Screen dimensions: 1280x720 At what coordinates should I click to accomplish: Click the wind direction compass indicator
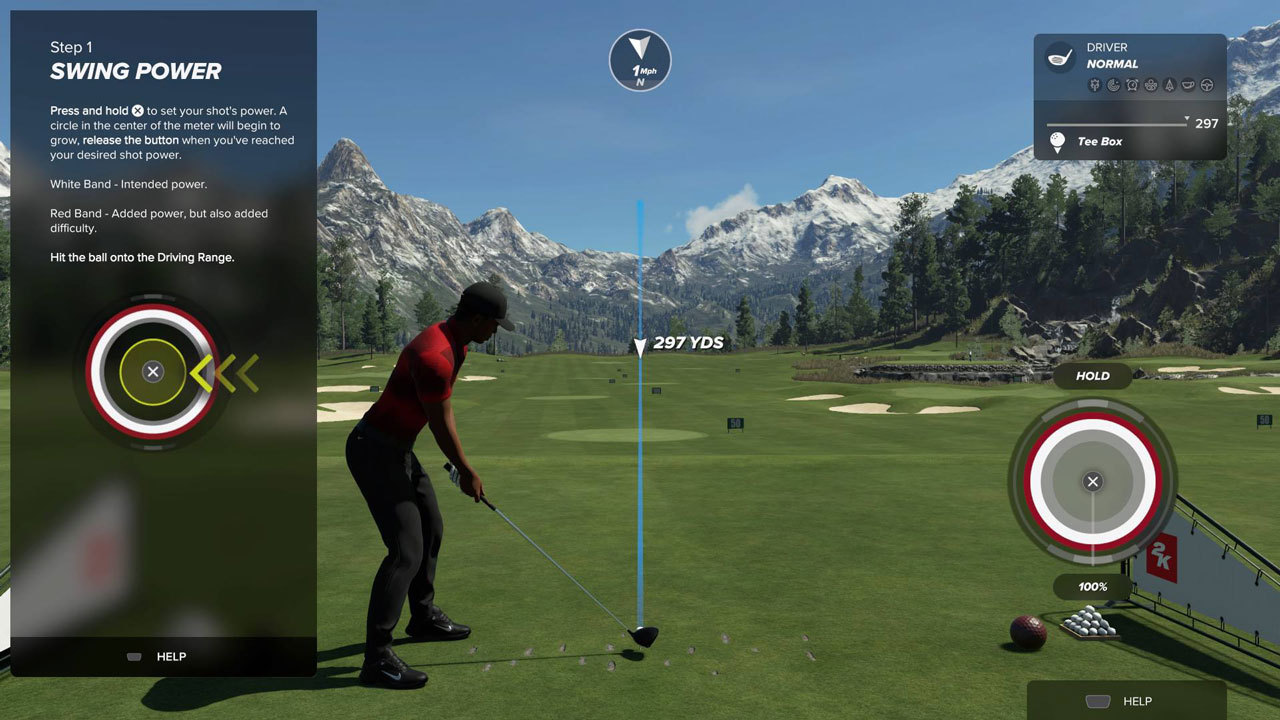pos(640,60)
